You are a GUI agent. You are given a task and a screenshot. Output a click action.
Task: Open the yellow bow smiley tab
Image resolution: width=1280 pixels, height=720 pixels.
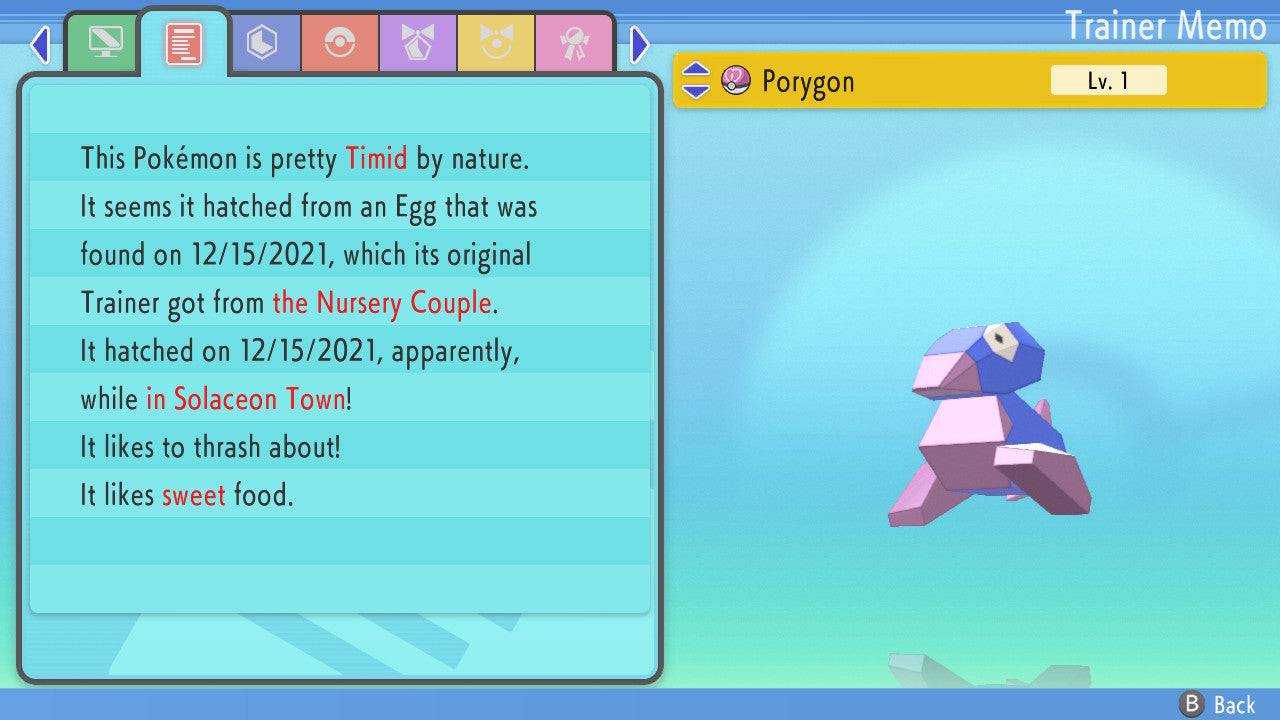[496, 43]
